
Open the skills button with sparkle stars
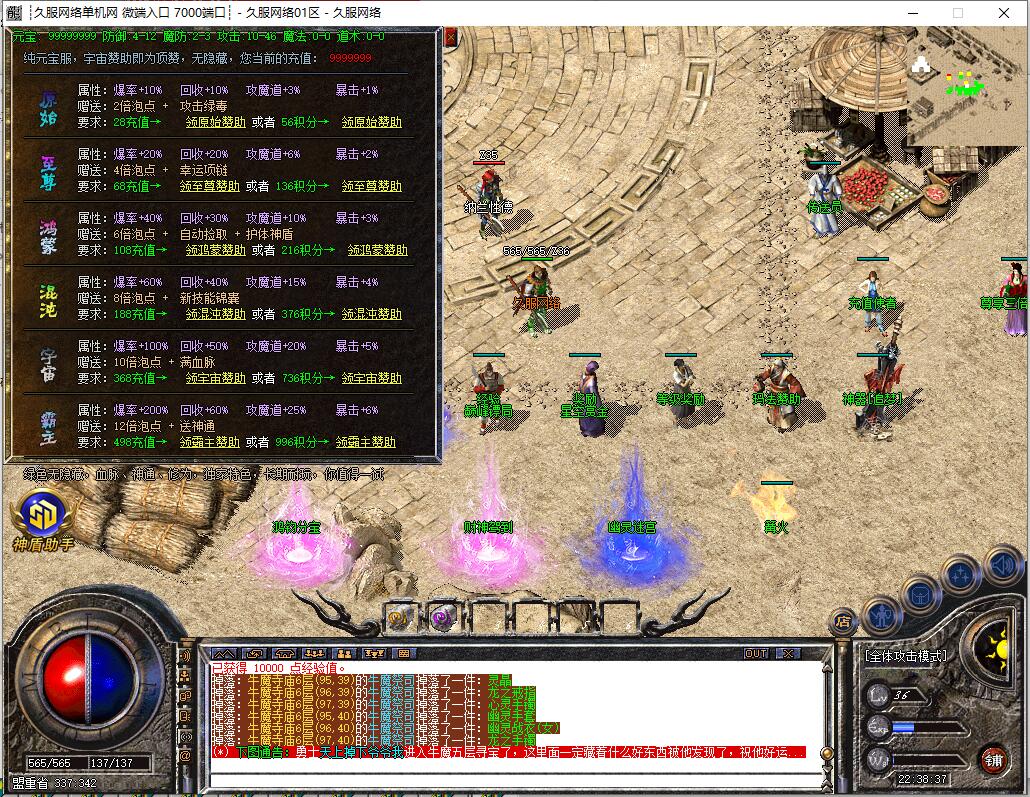(x=961, y=574)
